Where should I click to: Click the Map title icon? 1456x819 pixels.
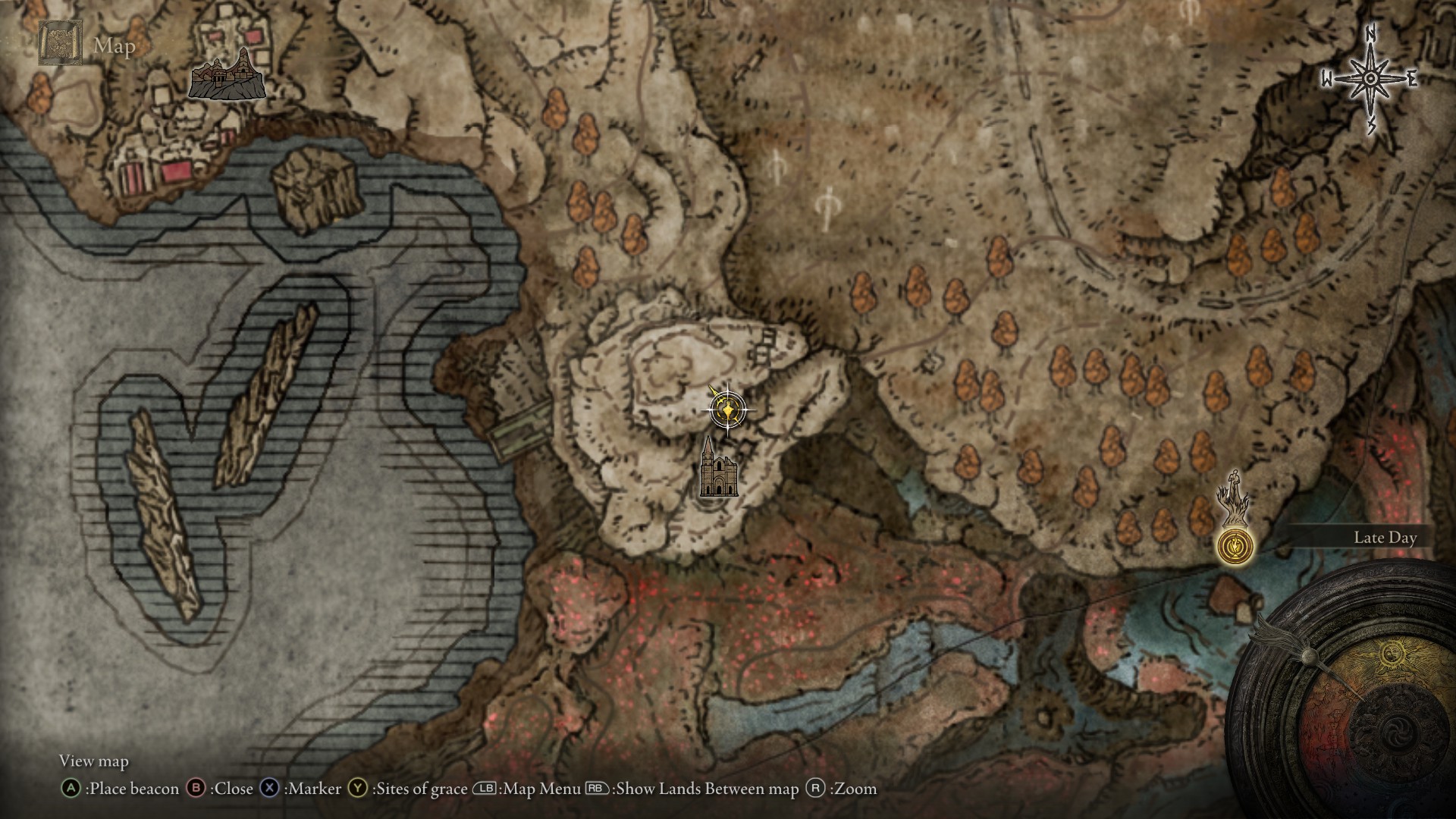point(60,43)
